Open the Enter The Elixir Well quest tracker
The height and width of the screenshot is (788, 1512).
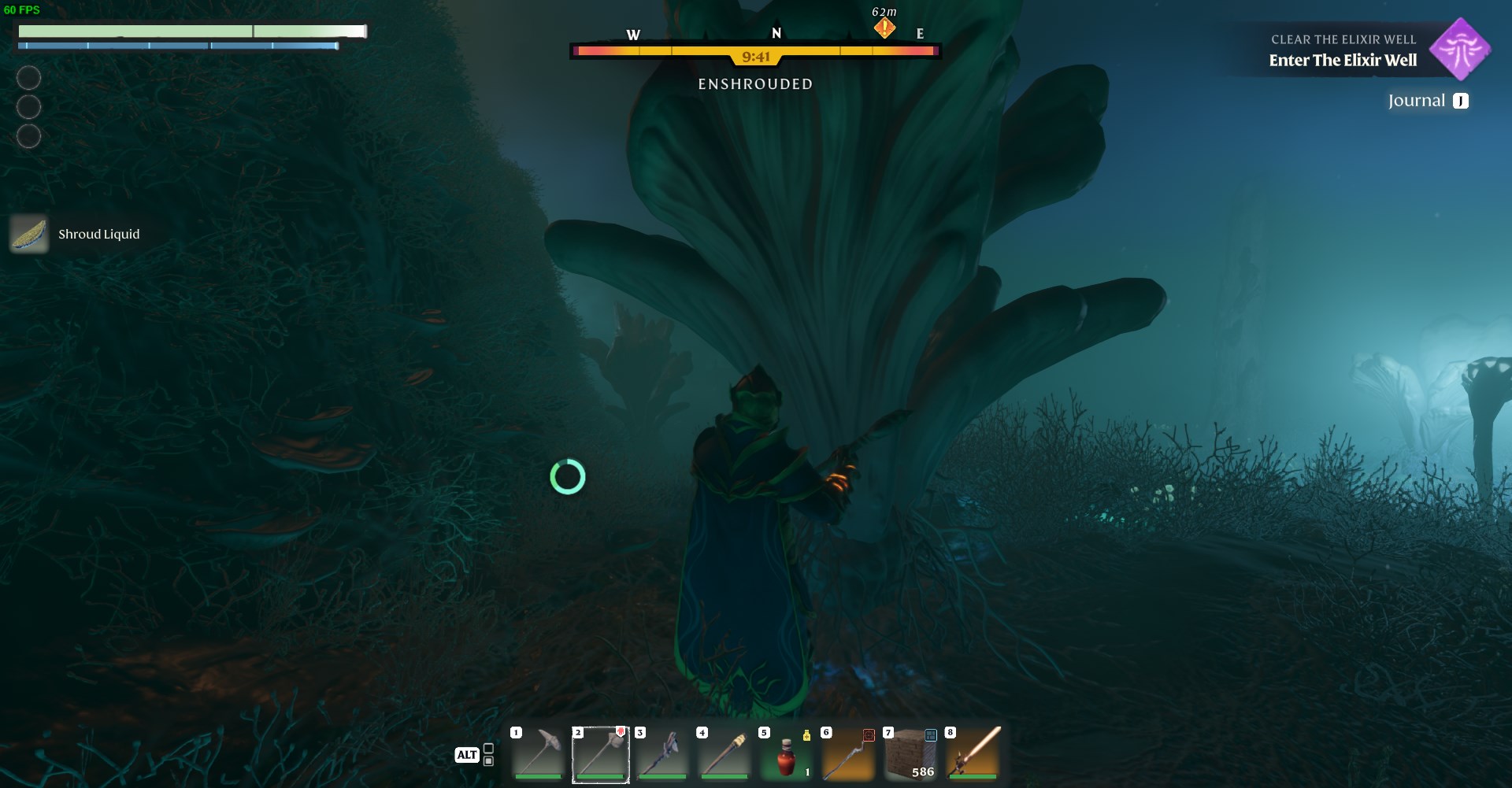[x=1343, y=60]
